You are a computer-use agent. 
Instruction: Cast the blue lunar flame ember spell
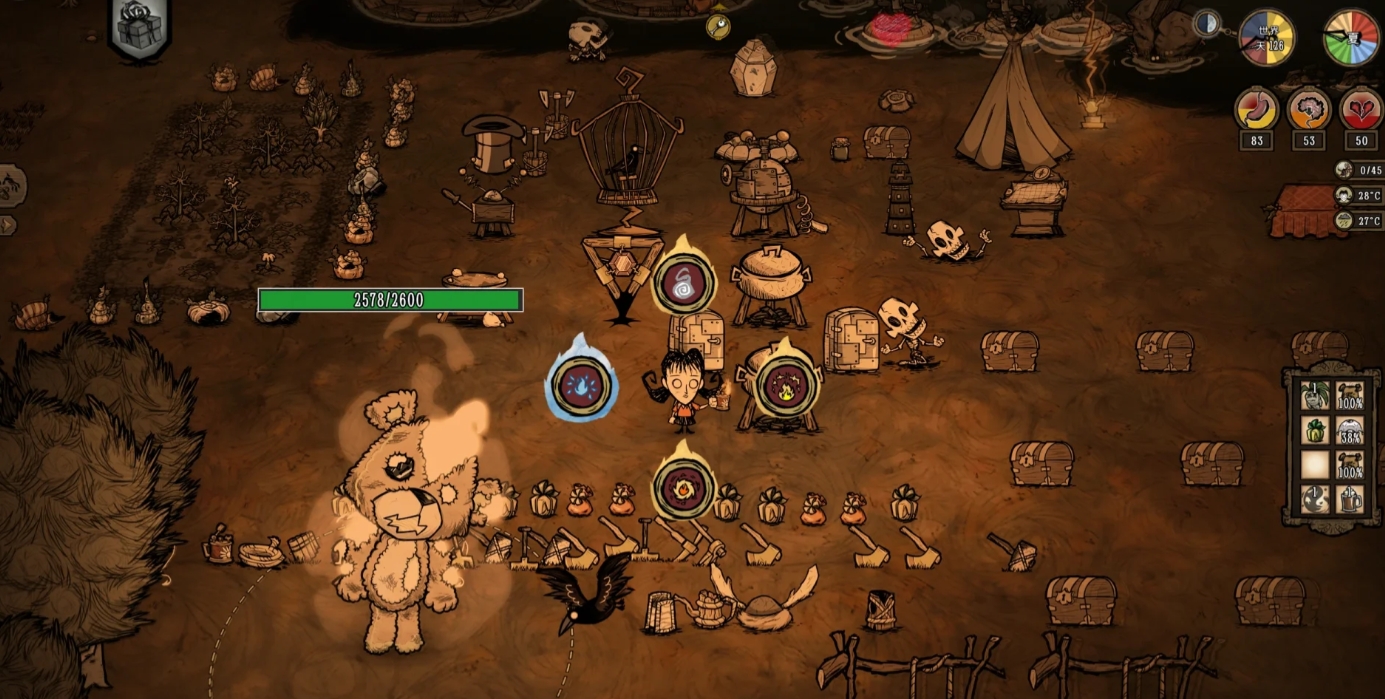pos(581,386)
